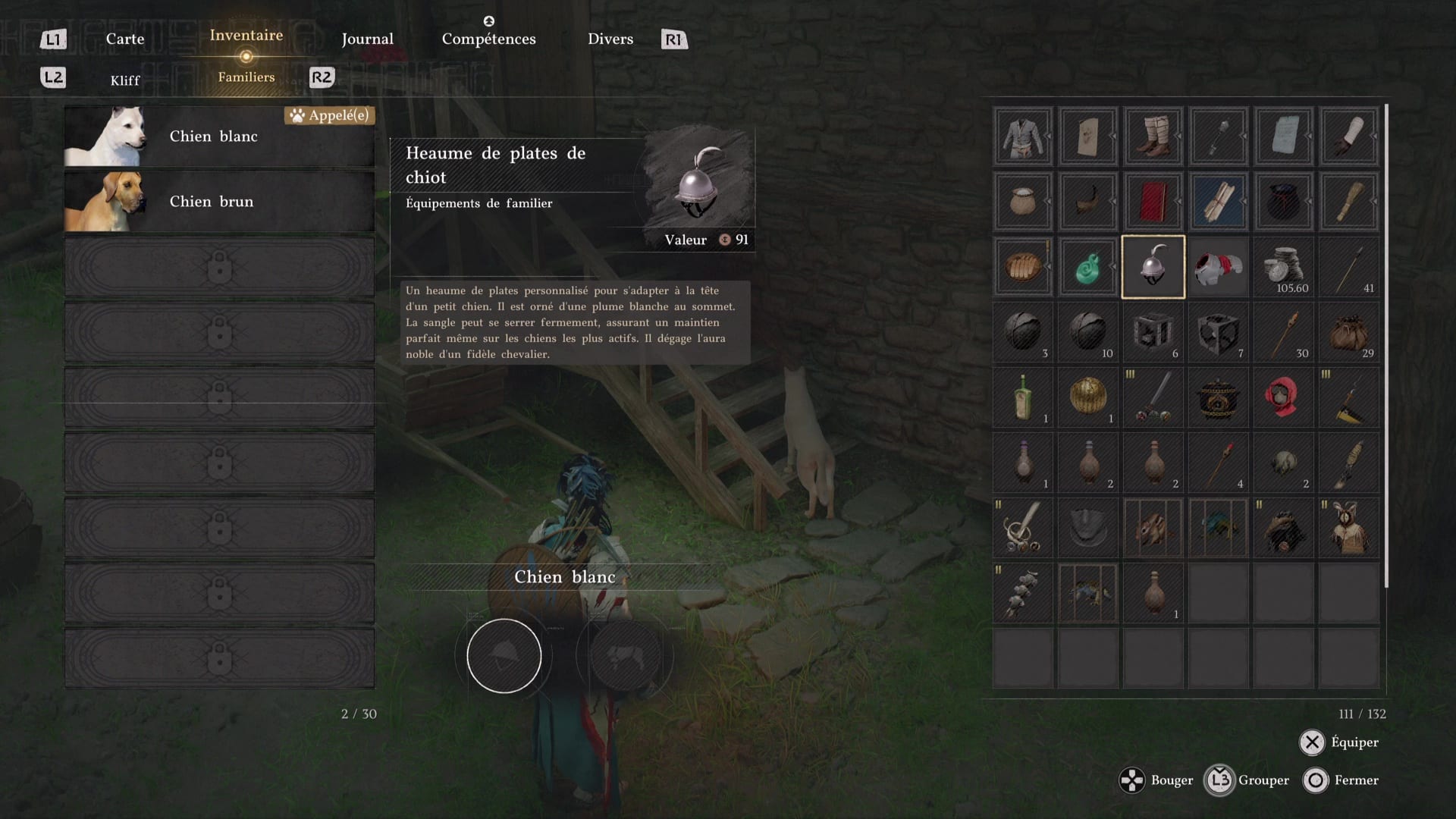
Task: Select the rabbit-eared costume item
Action: click(x=1348, y=528)
